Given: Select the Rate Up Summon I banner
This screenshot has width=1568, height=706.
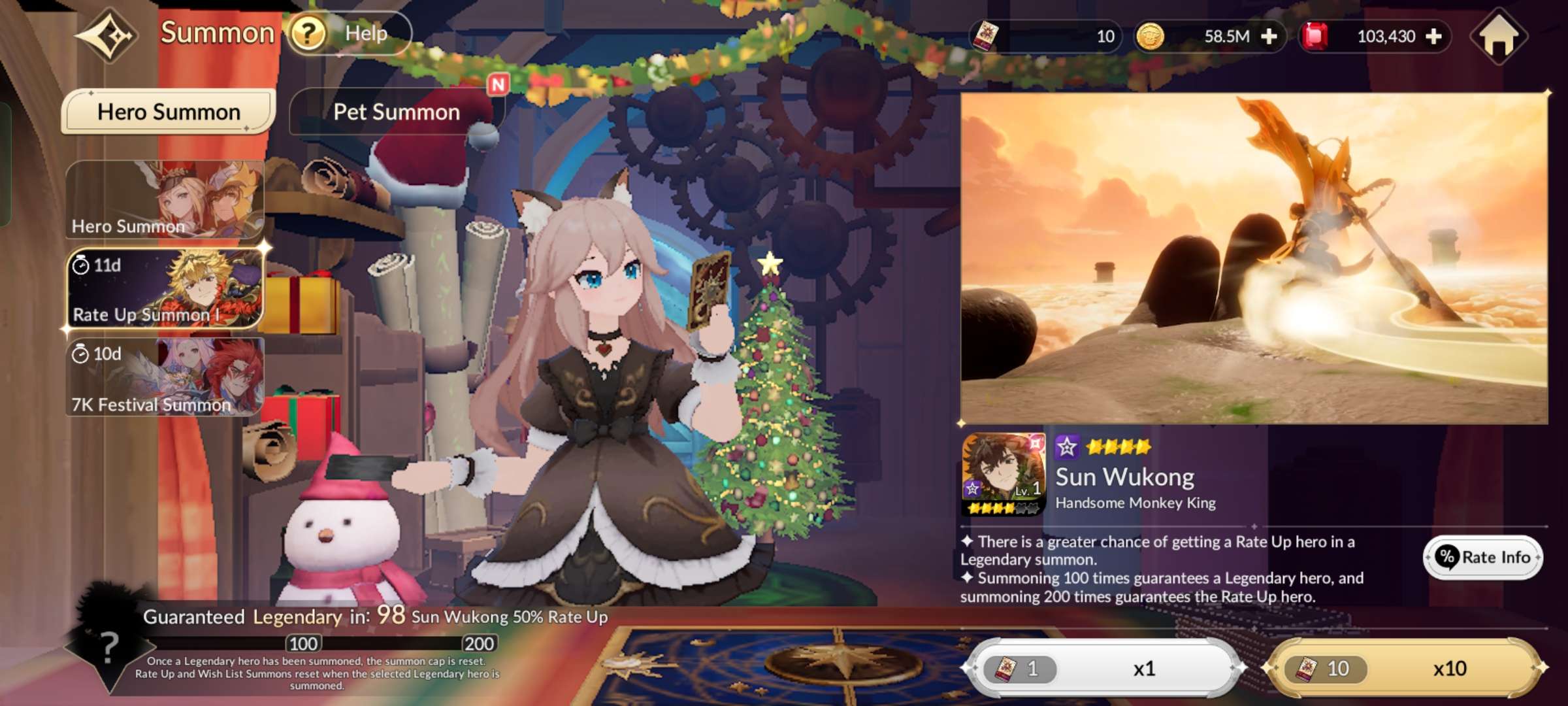Looking at the screenshot, I should click(165, 288).
